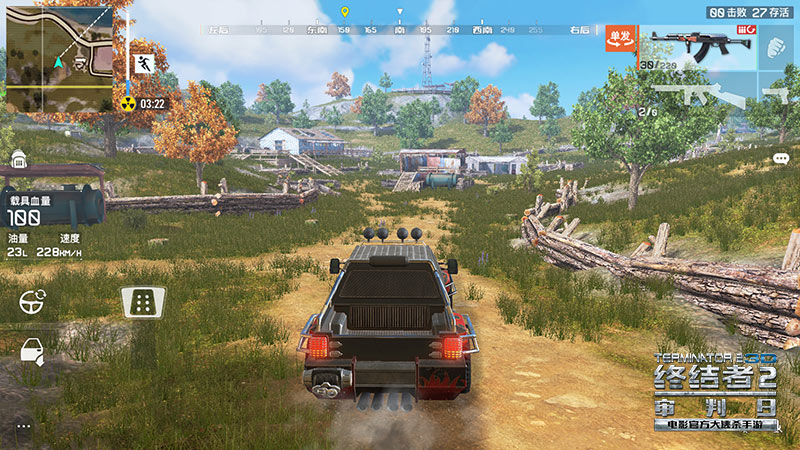Tap the accelerator pedal button
Viewport: 800px width, 450px height.
tap(142, 300)
